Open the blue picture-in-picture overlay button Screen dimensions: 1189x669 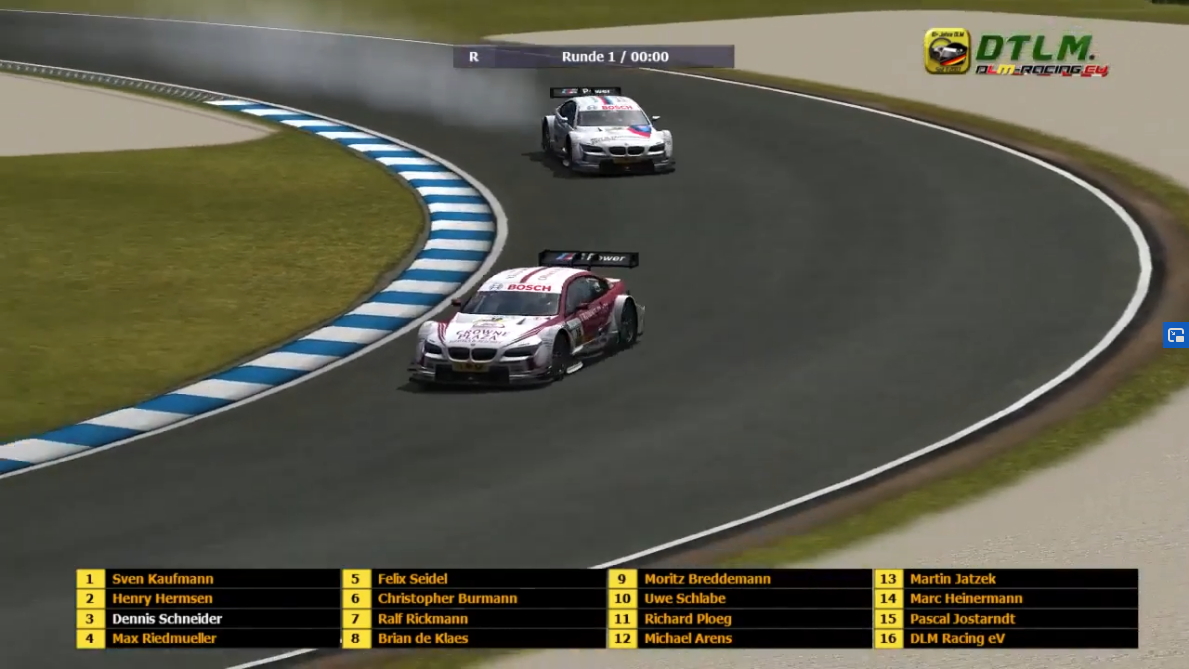(1176, 335)
